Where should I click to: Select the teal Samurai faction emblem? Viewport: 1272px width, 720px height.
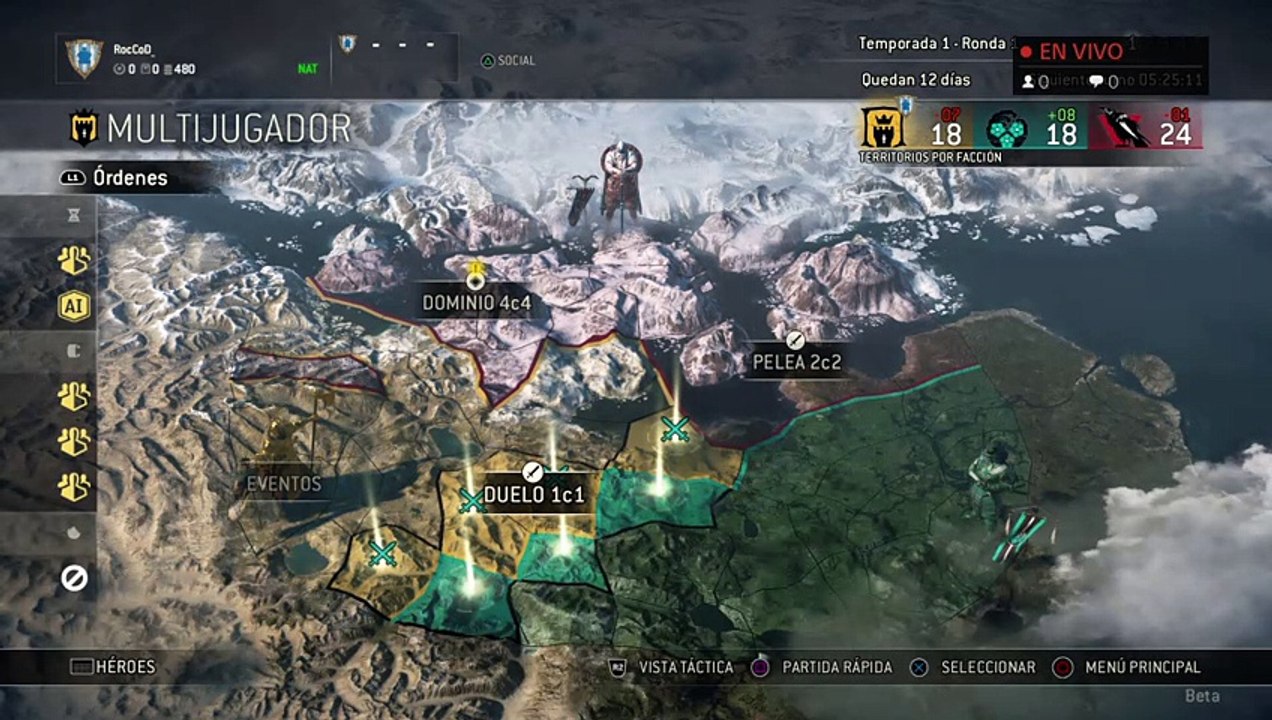(1006, 129)
